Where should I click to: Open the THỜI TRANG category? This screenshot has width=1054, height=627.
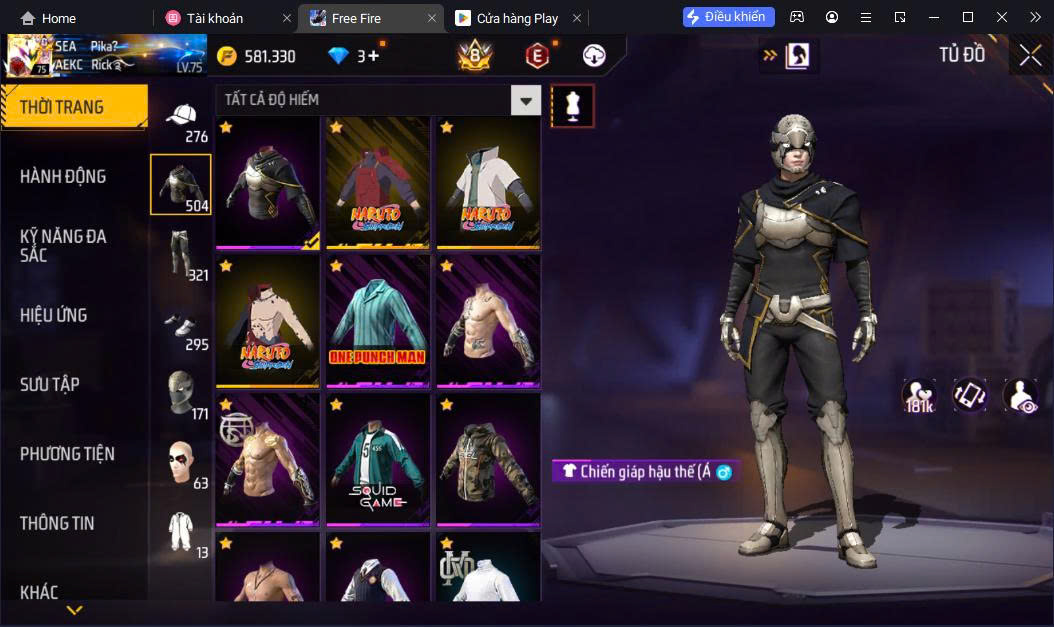coord(72,107)
